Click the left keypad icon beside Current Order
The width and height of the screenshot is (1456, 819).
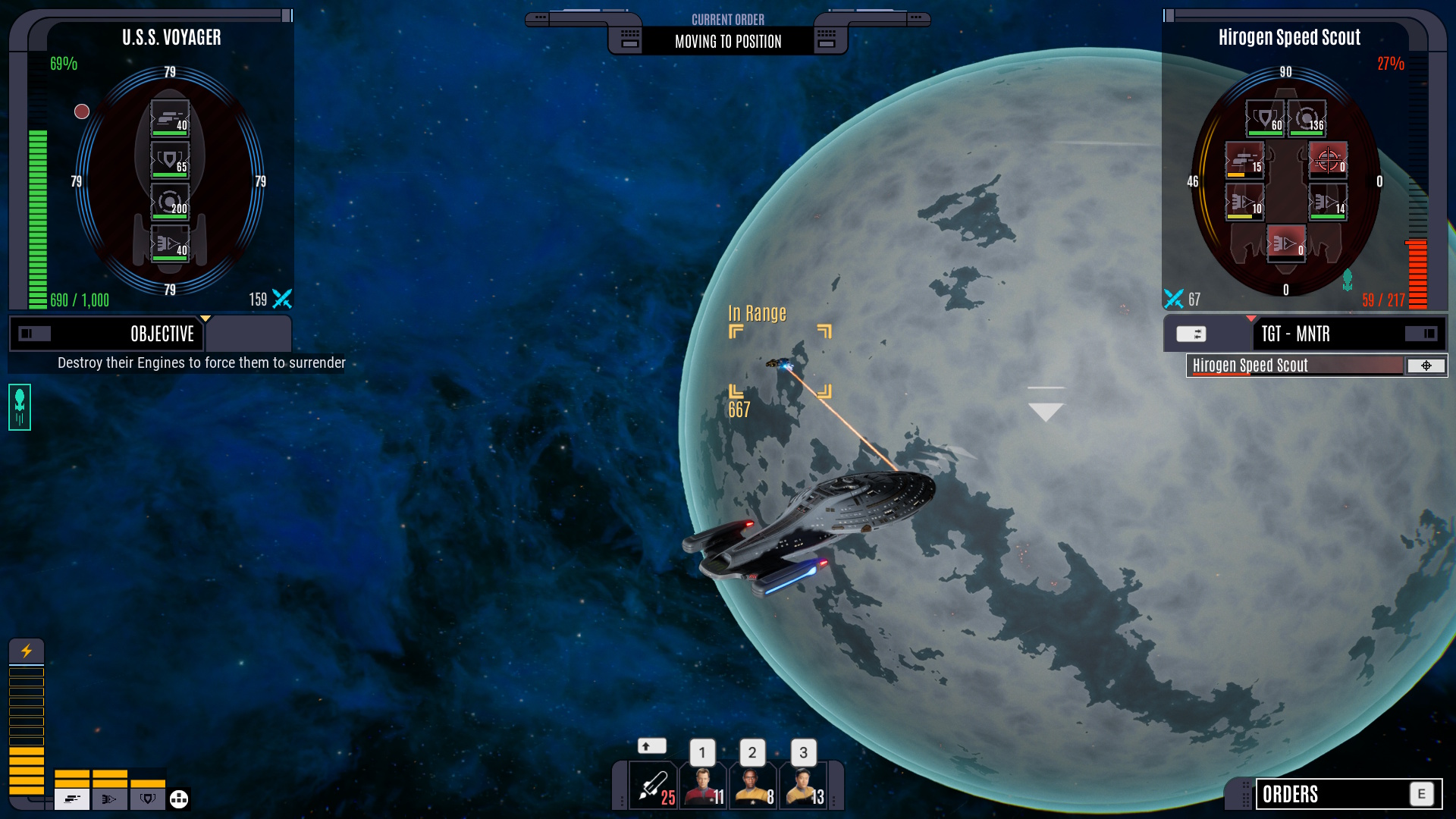pos(629,39)
